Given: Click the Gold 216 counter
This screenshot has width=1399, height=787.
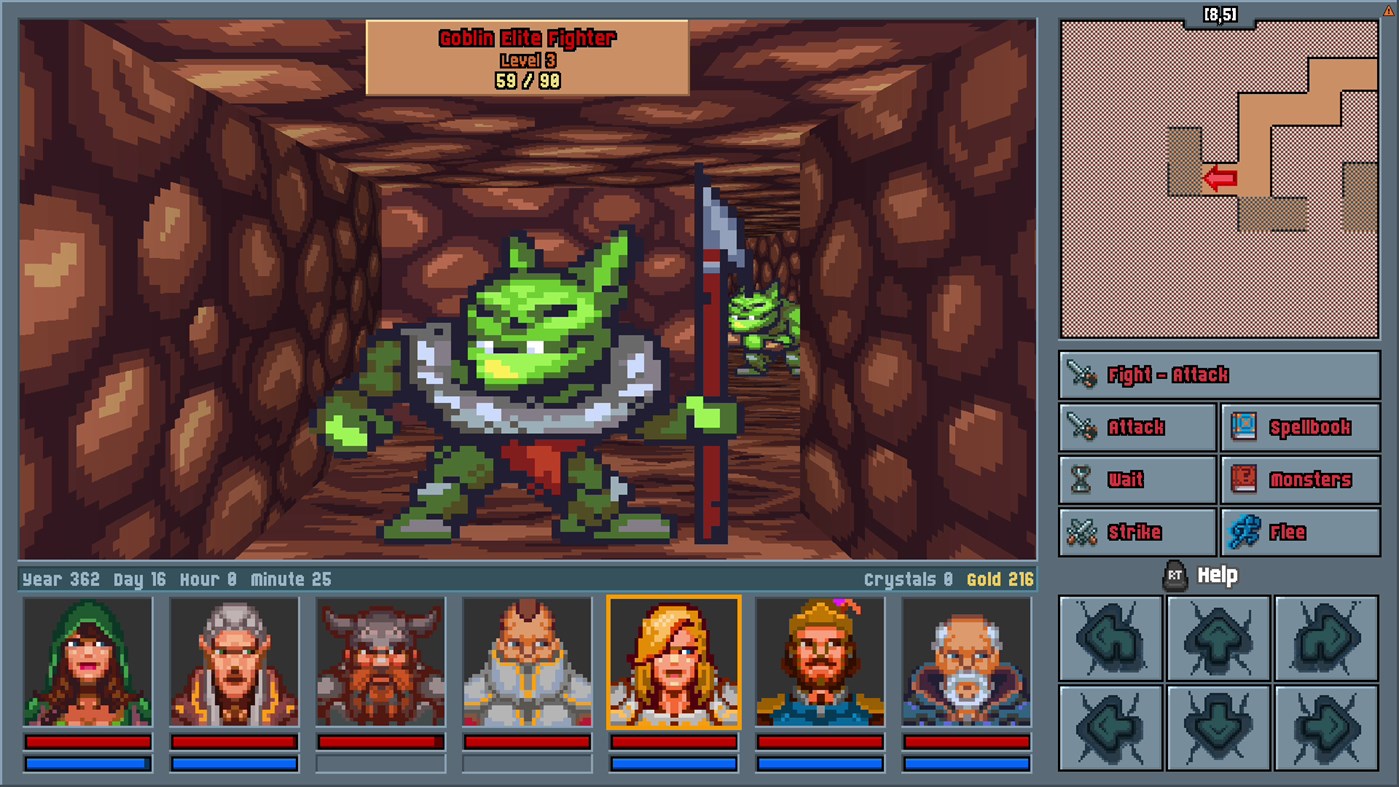Looking at the screenshot, I should pyautogui.click(x=1000, y=578).
